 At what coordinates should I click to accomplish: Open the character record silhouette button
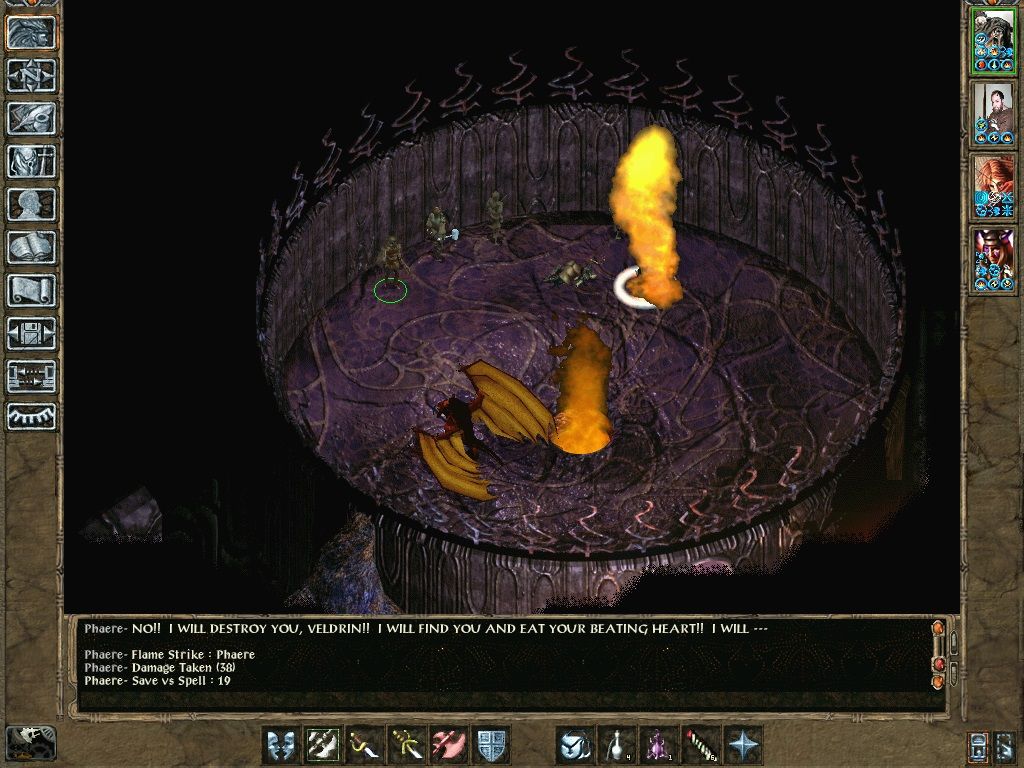(x=32, y=204)
